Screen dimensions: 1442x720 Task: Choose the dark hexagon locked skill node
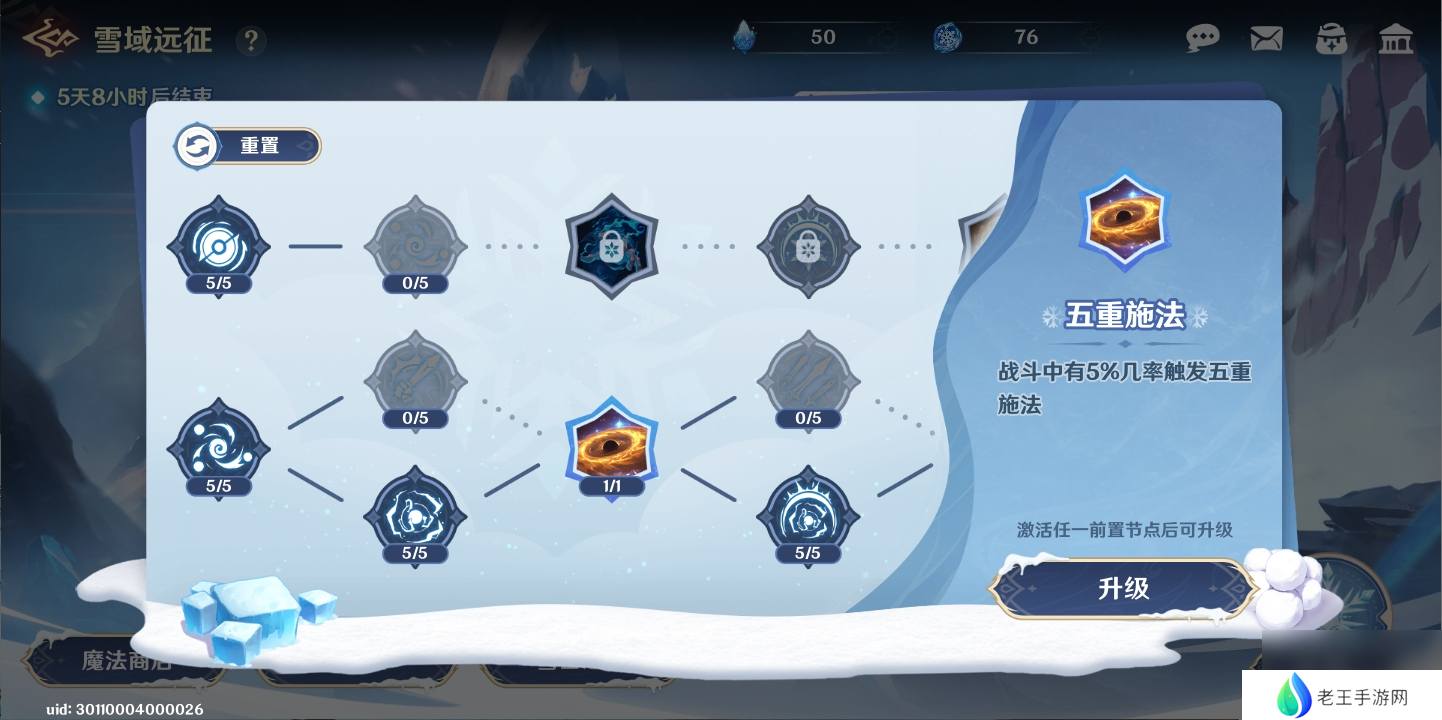pos(611,246)
